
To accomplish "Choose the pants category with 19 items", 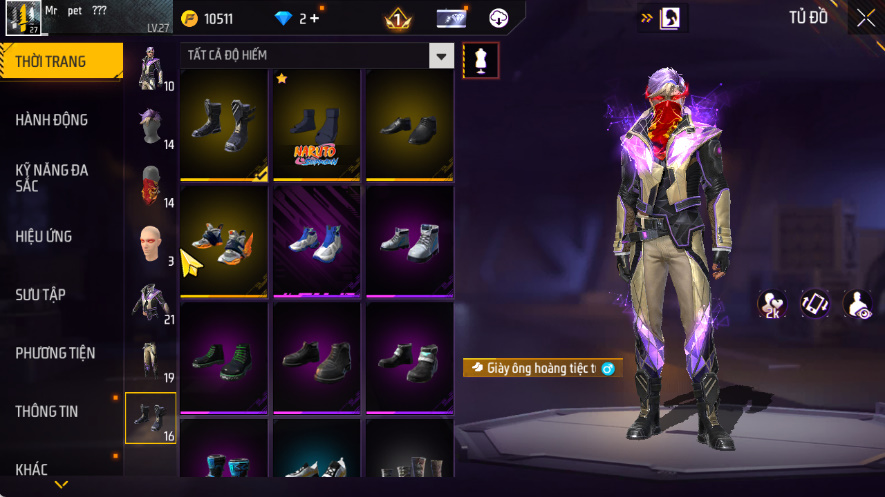I will [150, 359].
